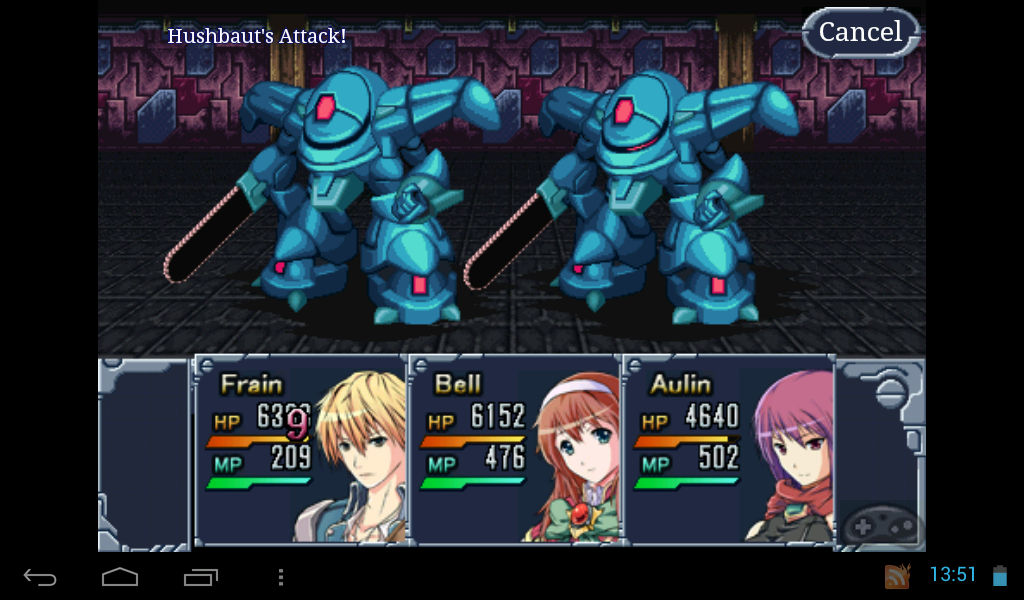Go to the Android home screen
This screenshot has height=600, width=1024.
pos(120,577)
